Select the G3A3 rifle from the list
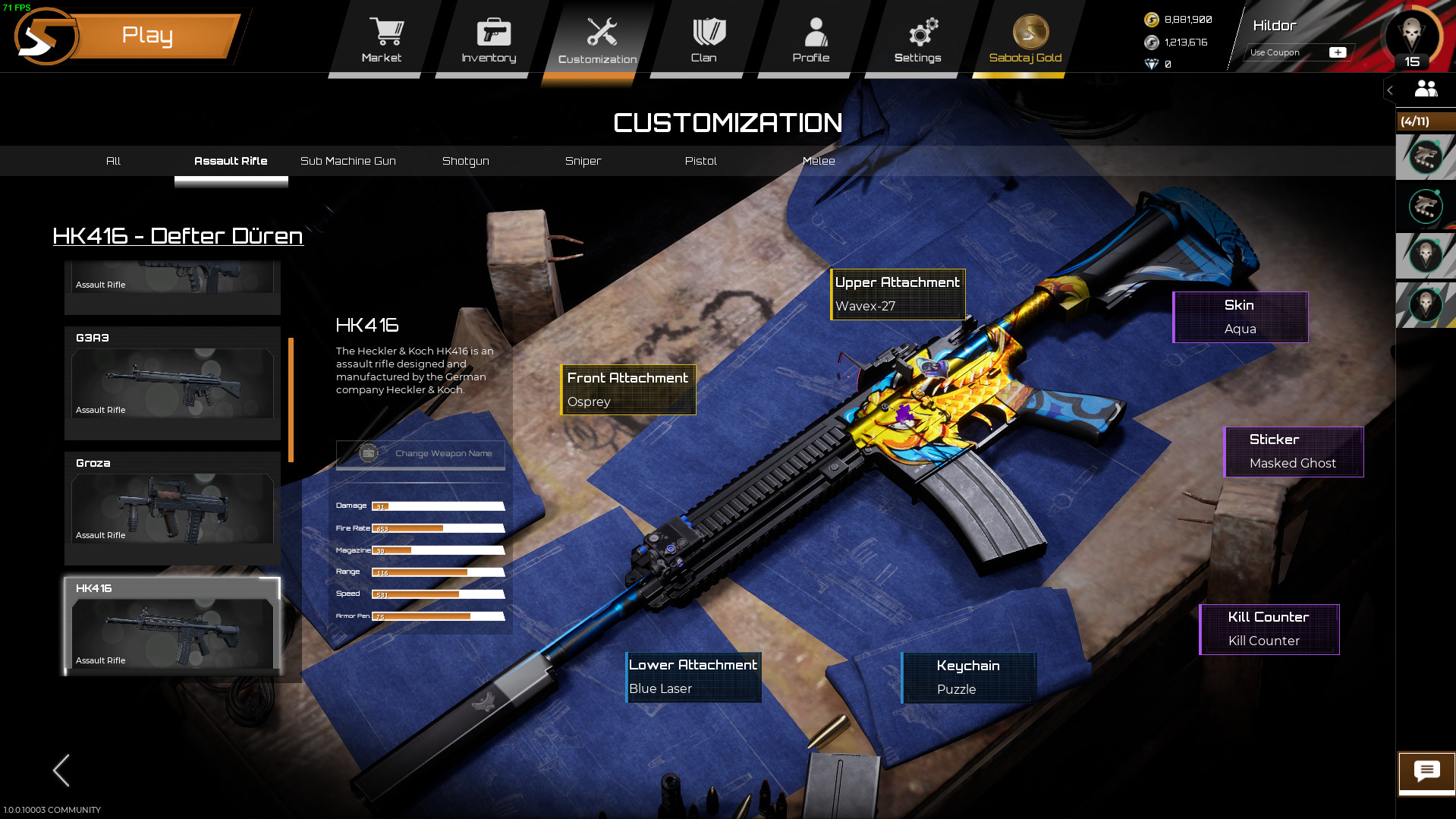 [x=172, y=383]
